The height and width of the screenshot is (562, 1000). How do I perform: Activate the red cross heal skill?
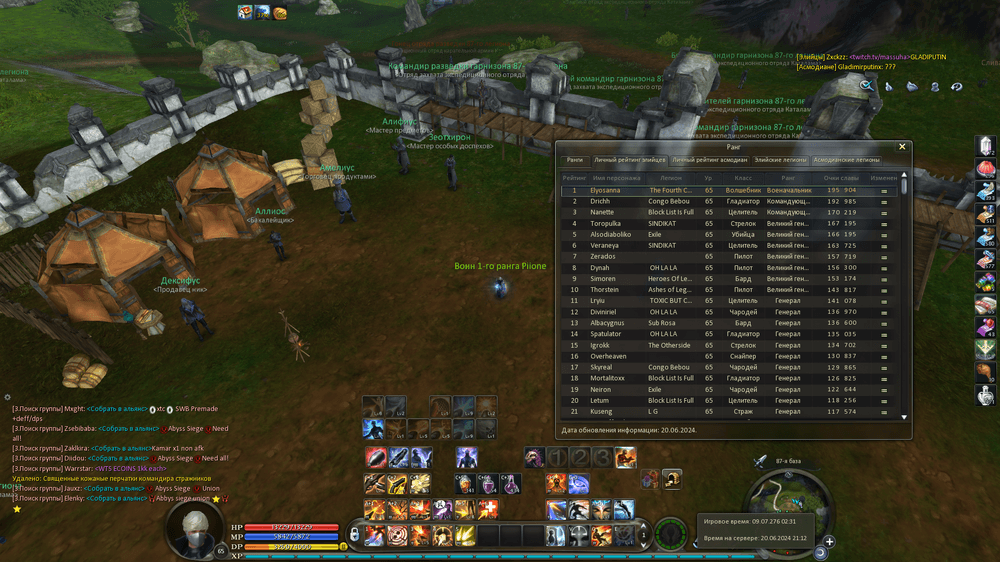pos(489,510)
